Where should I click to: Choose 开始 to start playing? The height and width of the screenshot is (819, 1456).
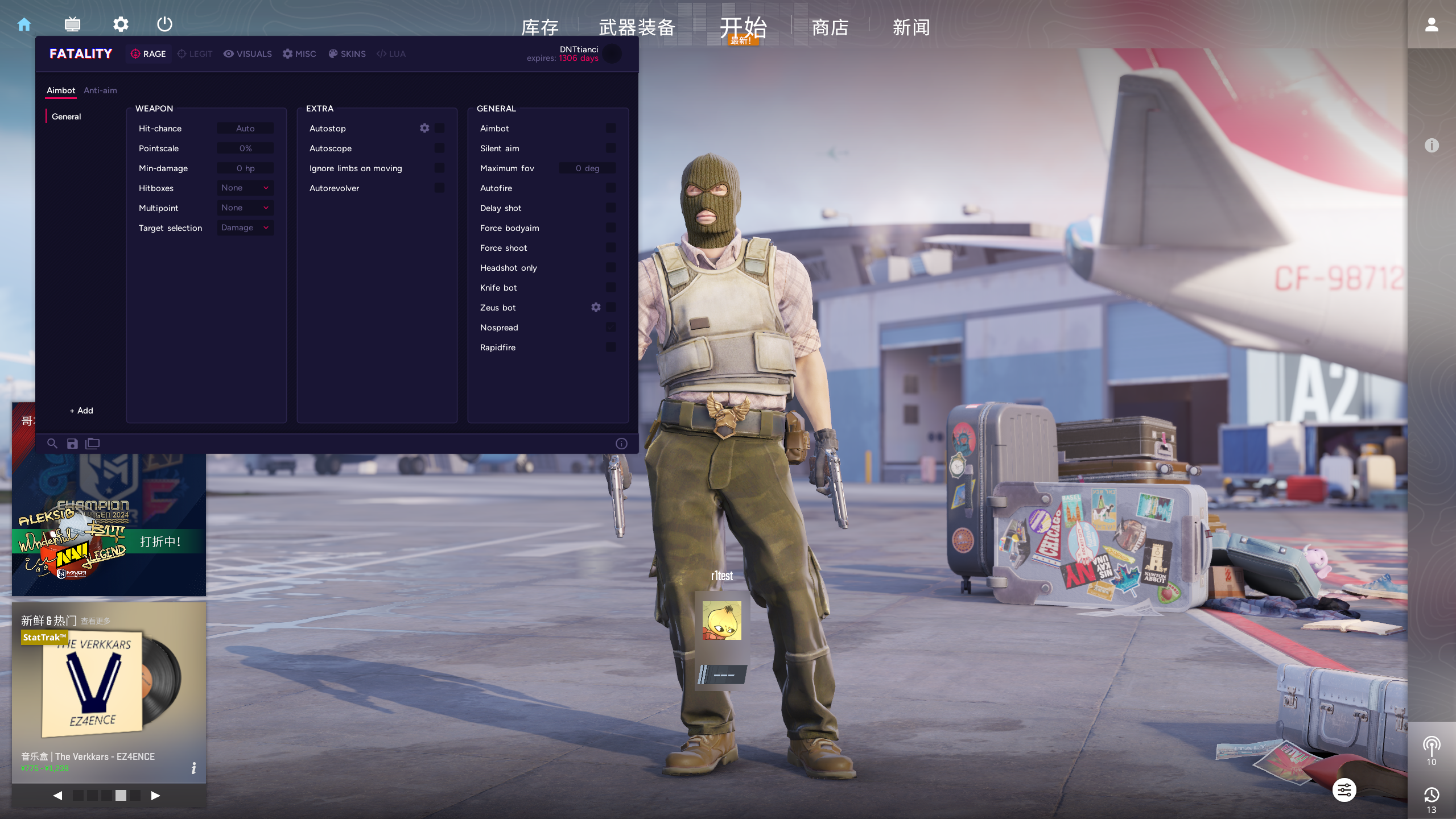[743, 27]
